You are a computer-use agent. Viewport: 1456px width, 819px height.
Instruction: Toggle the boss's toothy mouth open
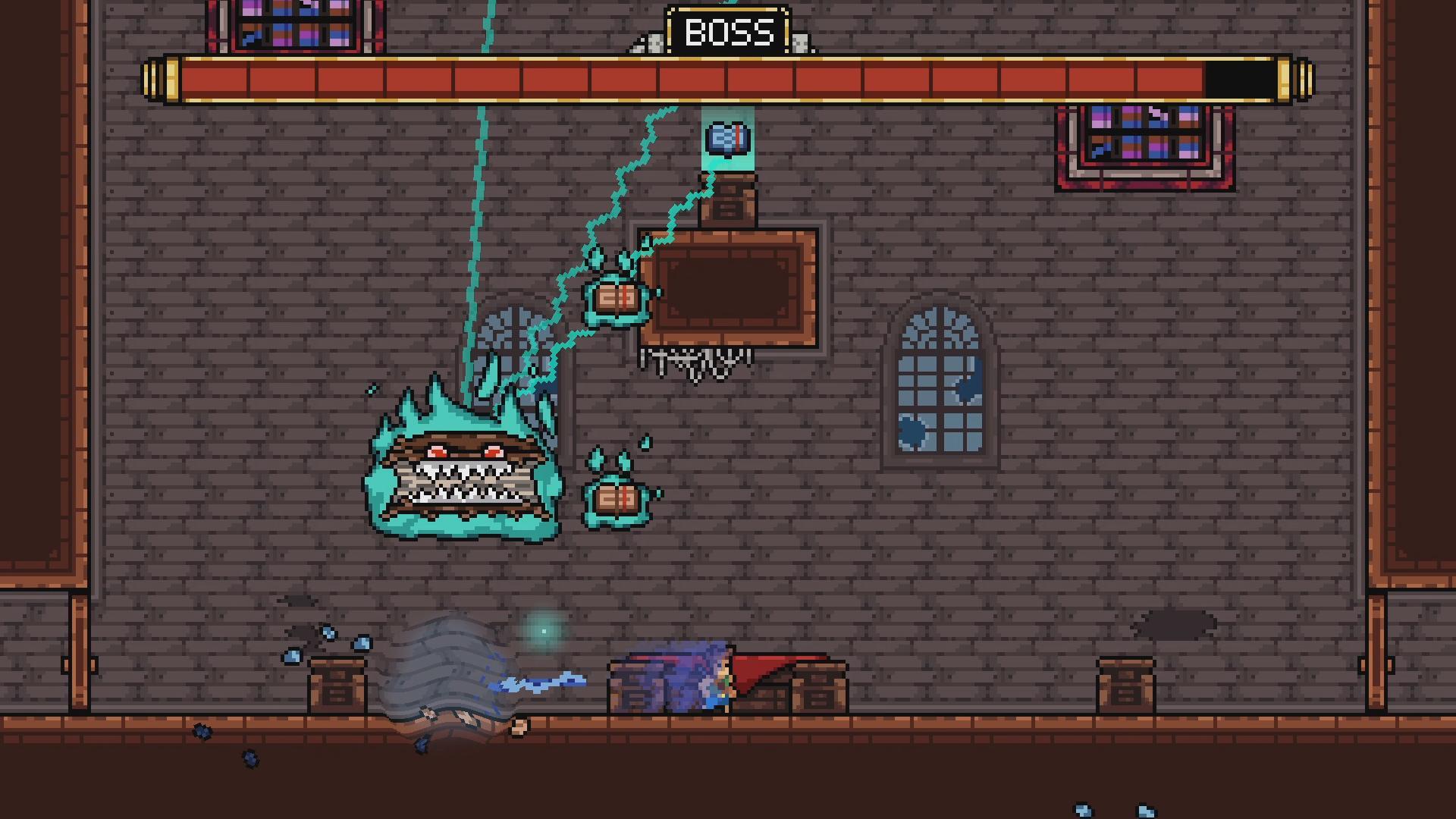point(459,485)
